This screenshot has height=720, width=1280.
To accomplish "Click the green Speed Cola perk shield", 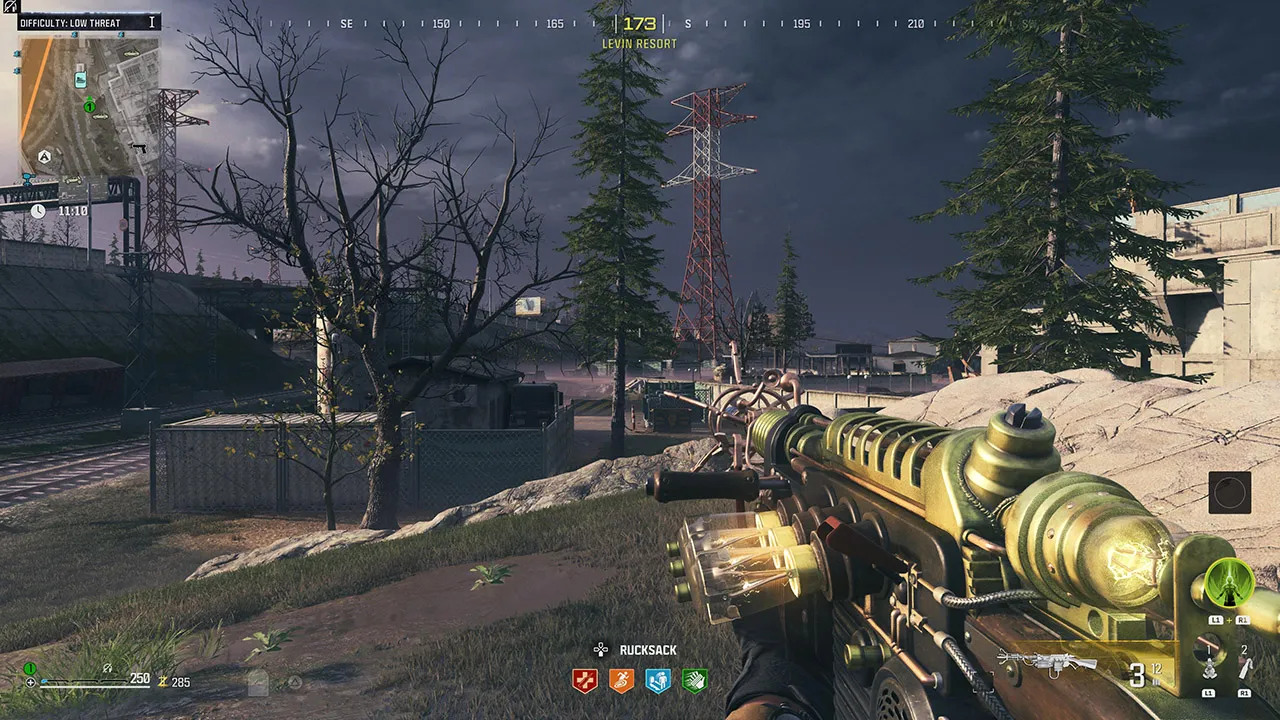I will click(x=694, y=681).
